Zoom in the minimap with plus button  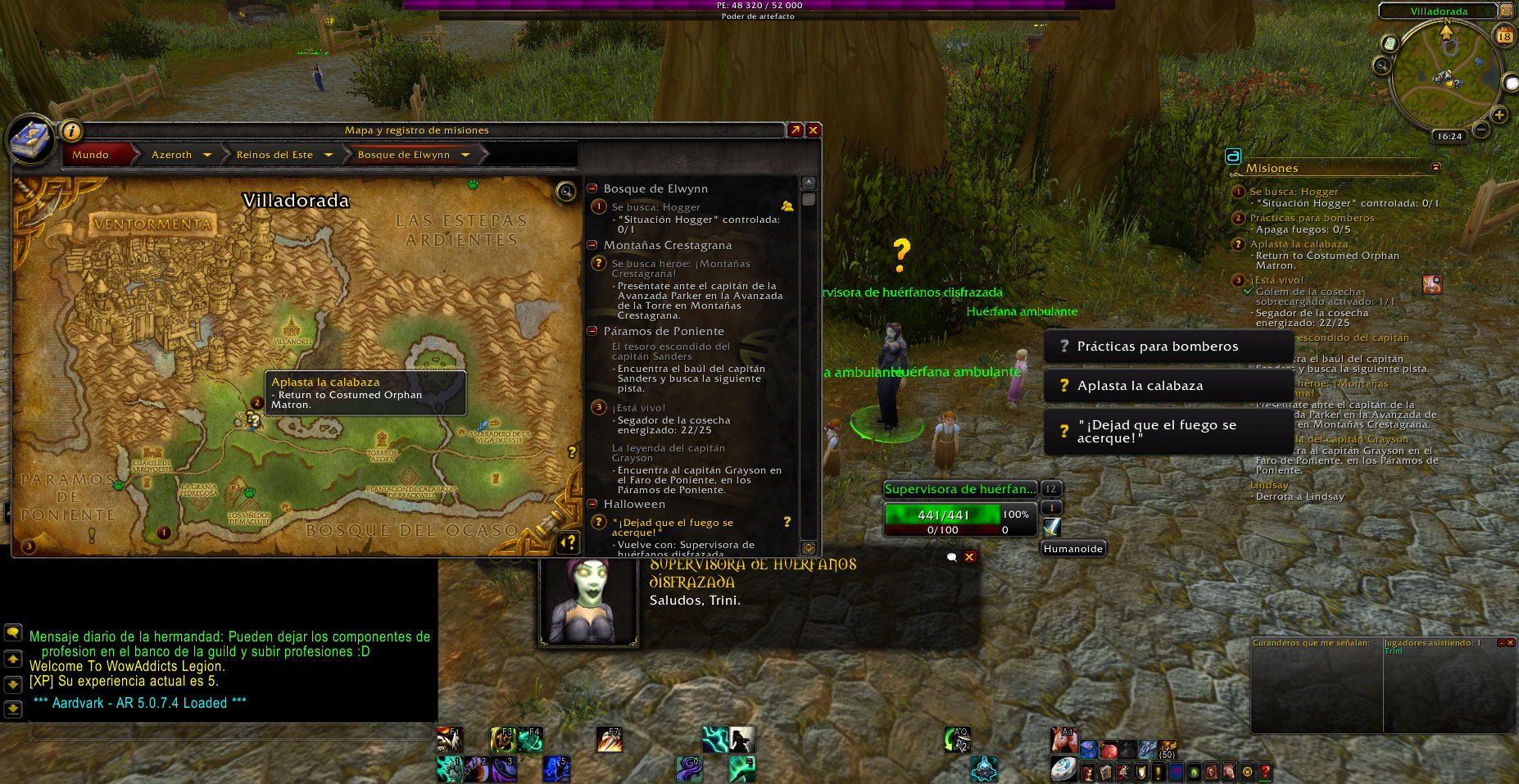click(x=1499, y=116)
